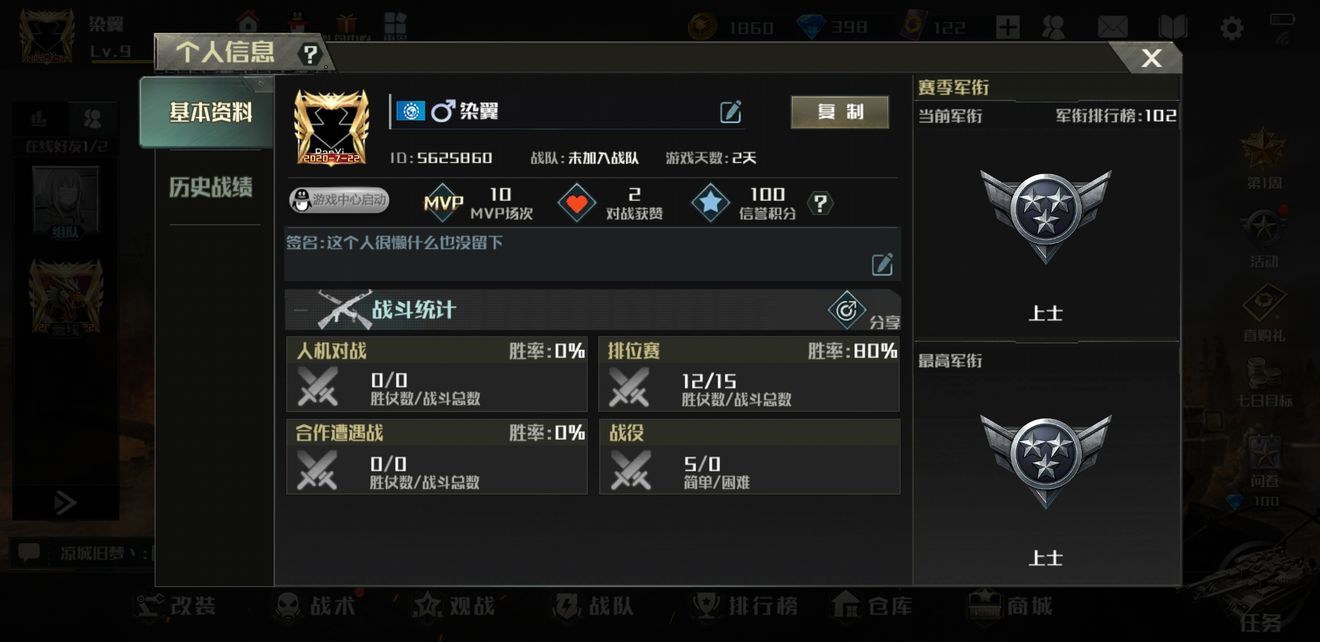Screen dimensions: 1320x642
Task: Select the 基本资料 tab
Action: coord(210,112)
